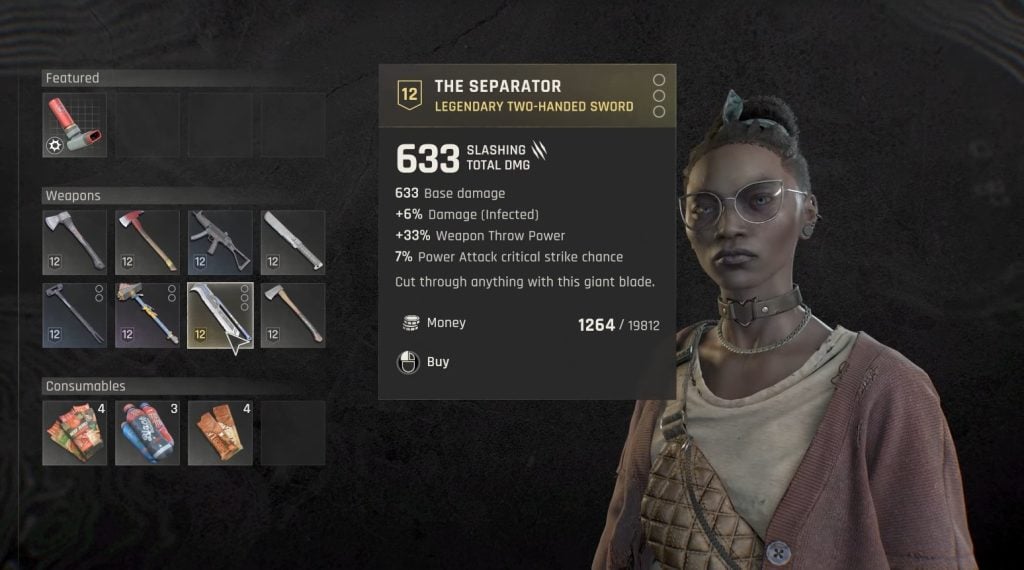This screenshot has width=1024, height=570.
Task: Select the purple-tier ornate mace weapon
Action: click(147, 315)
